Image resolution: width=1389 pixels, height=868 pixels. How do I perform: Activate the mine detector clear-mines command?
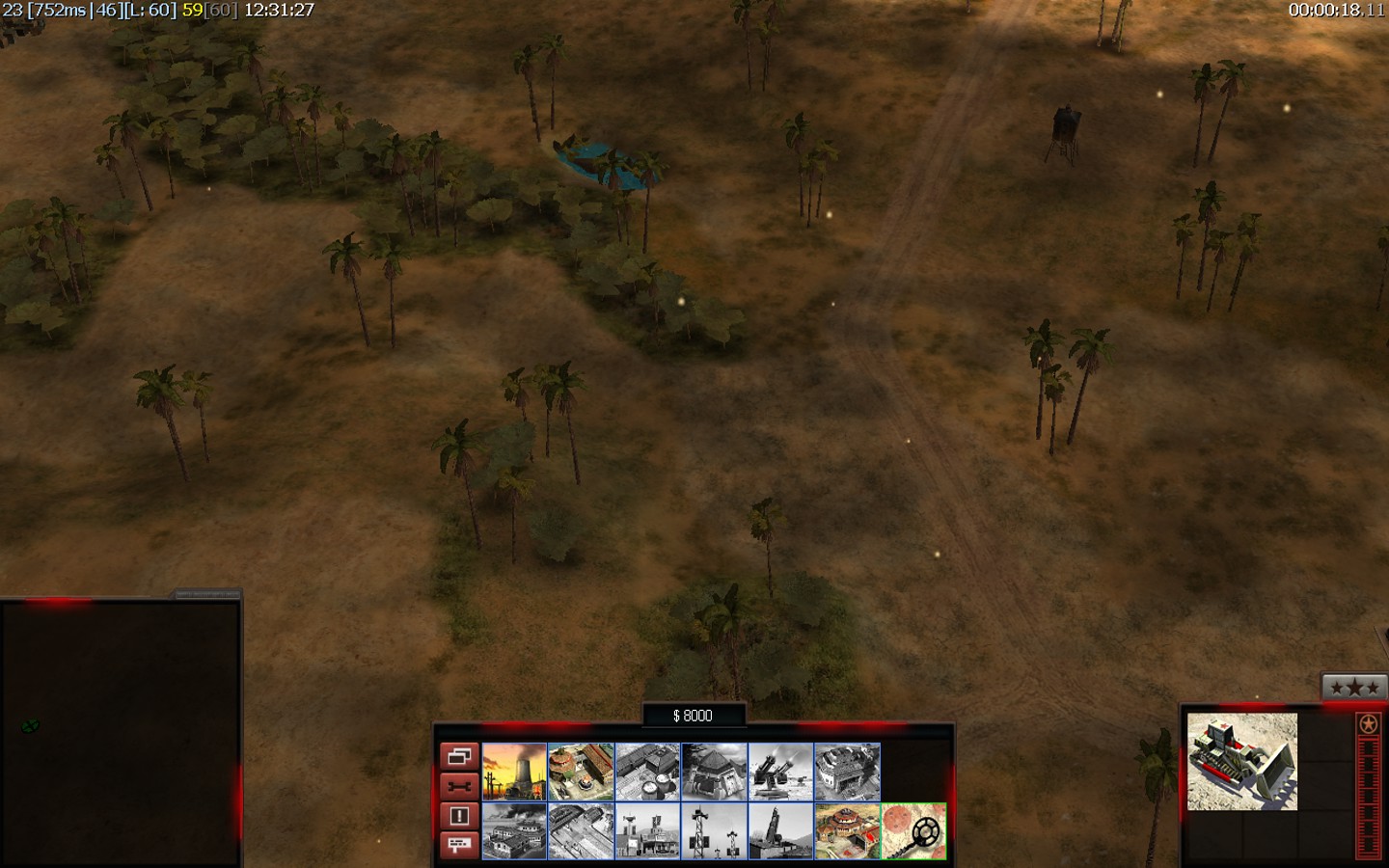913,831
